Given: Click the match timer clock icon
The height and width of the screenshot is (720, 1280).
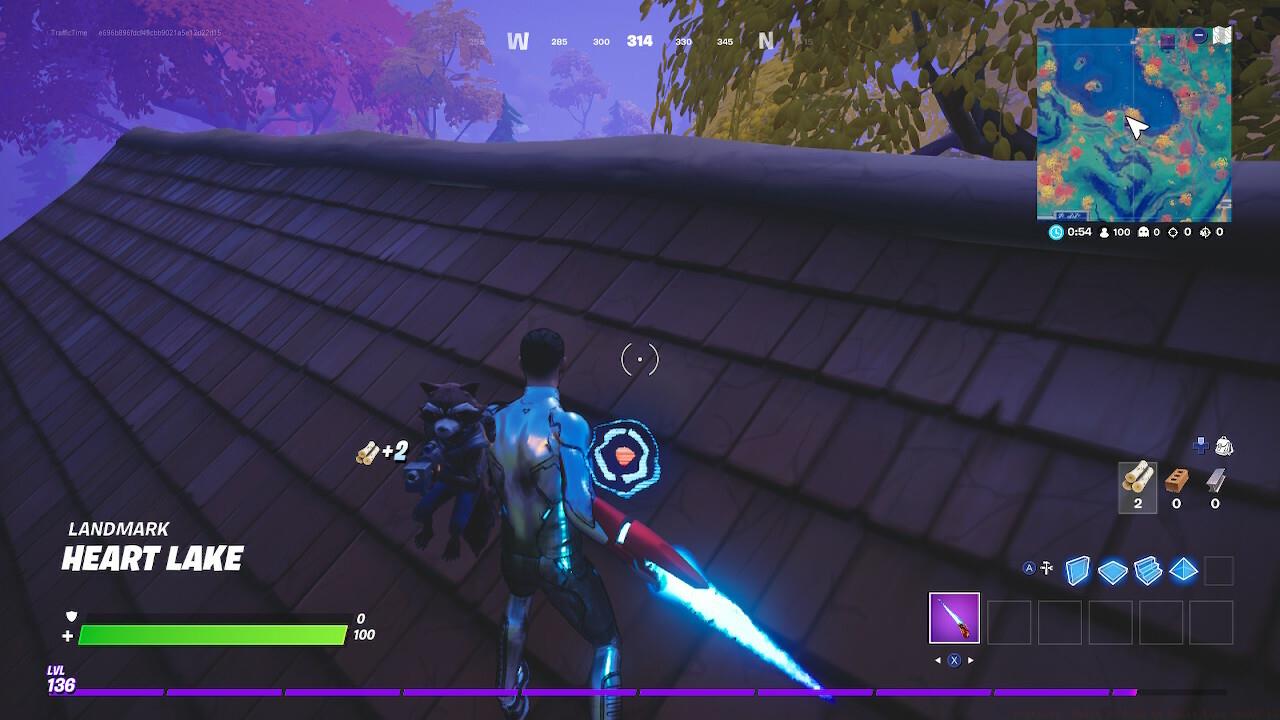Looking at the screenshot, I should [x=1057, y=232].
